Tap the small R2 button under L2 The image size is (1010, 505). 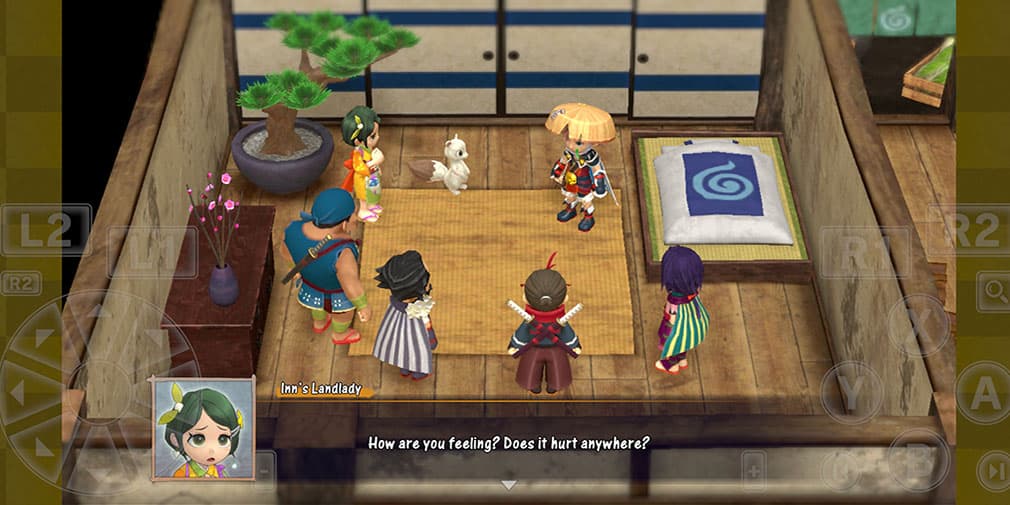coord(21,284)
